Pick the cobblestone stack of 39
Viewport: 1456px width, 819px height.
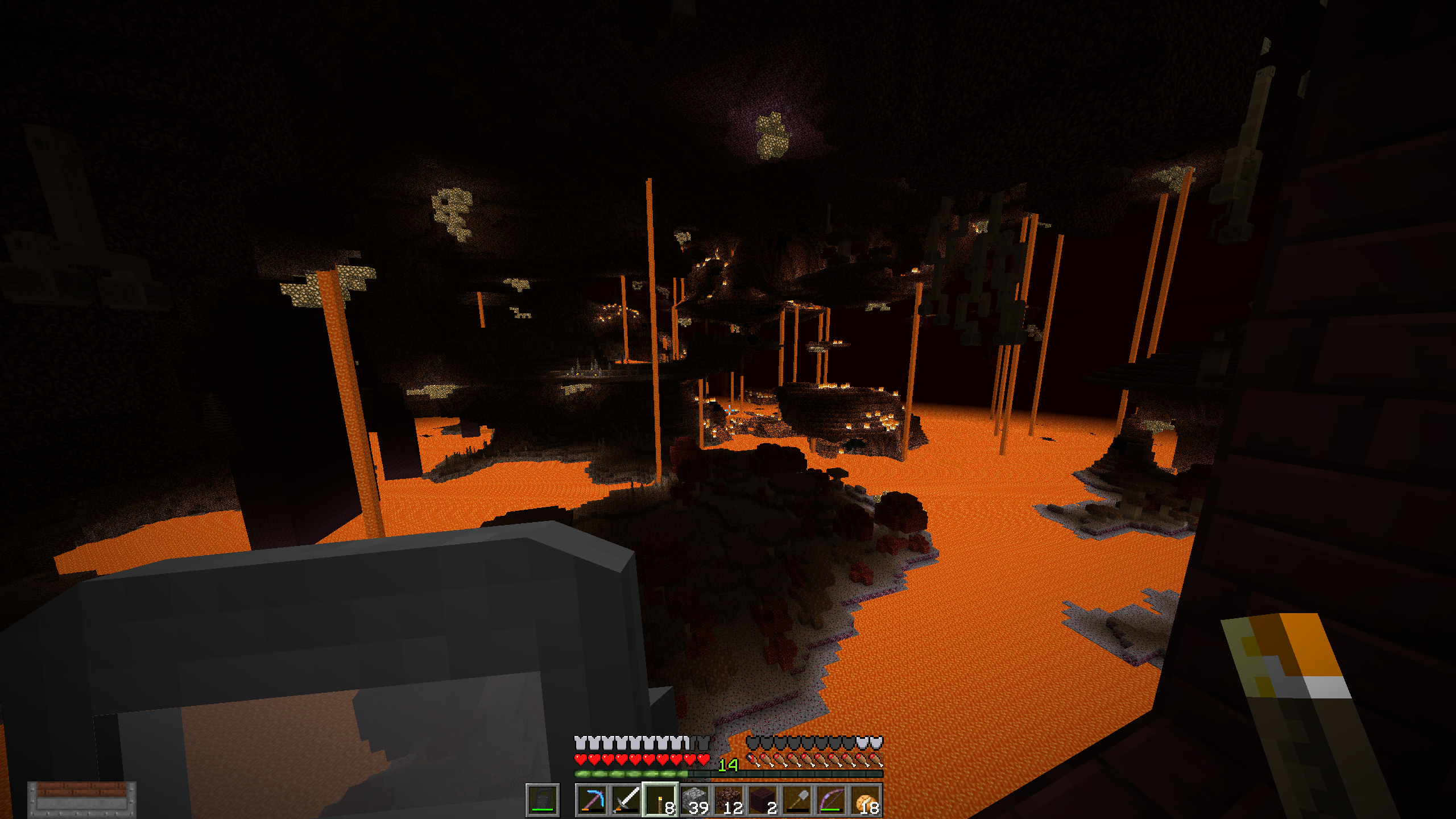[694, 800]
